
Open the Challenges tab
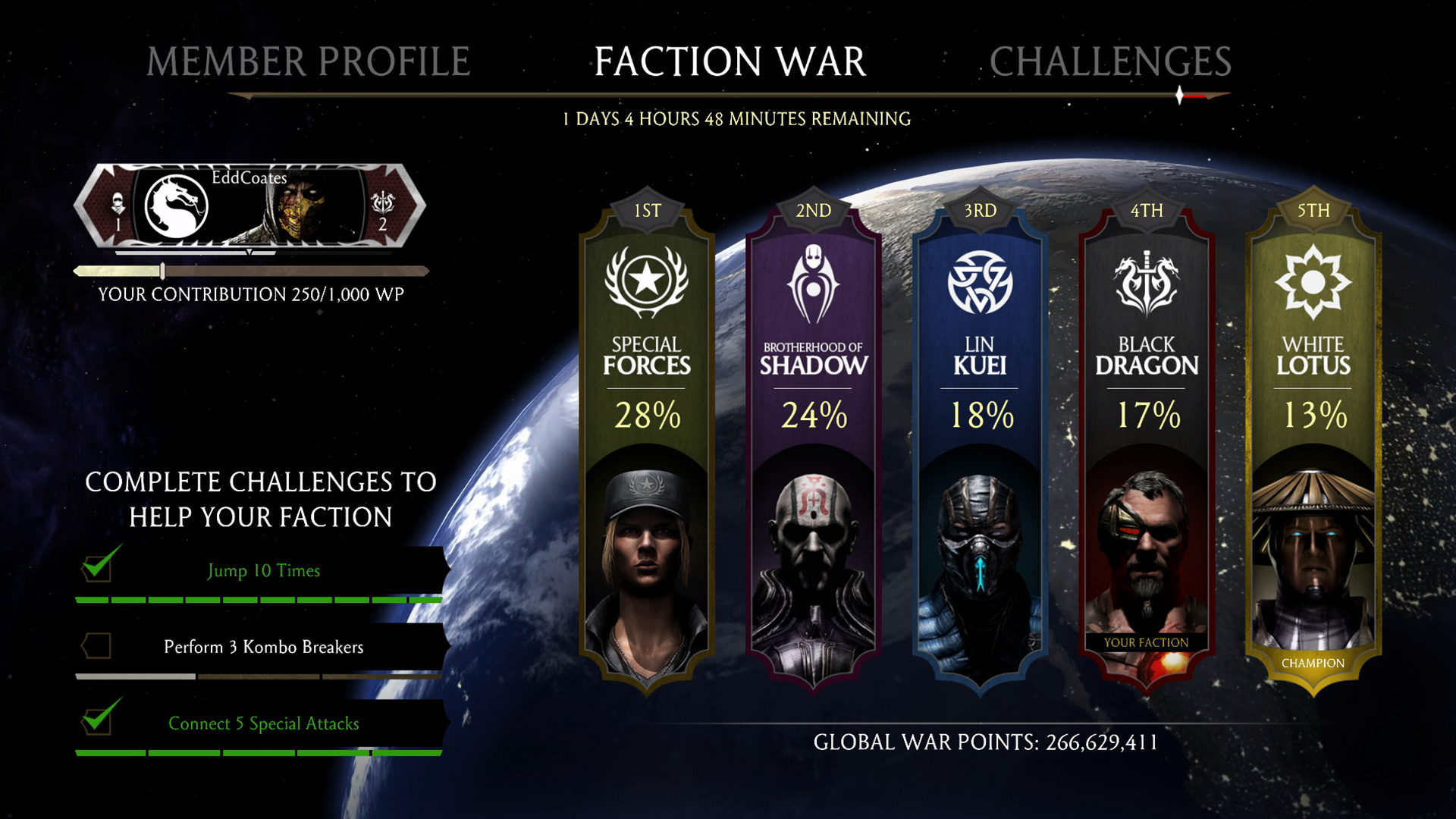pyautogui.click(x=1110, y=61)
